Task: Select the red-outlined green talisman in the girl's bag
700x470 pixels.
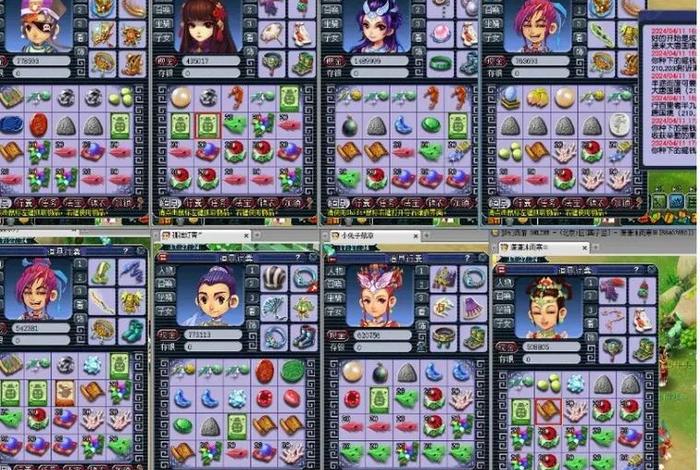Action: [x=206, y=125]
